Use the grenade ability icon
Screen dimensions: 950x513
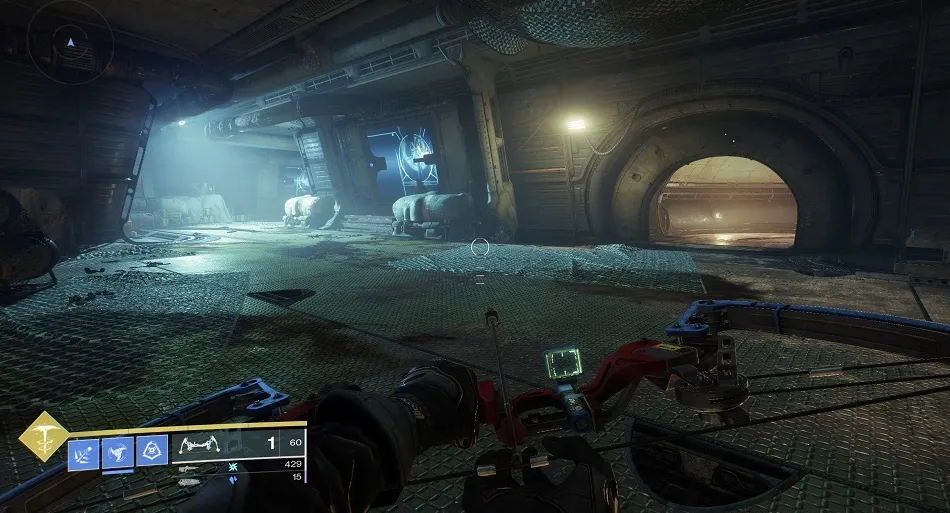click(83, 452)
